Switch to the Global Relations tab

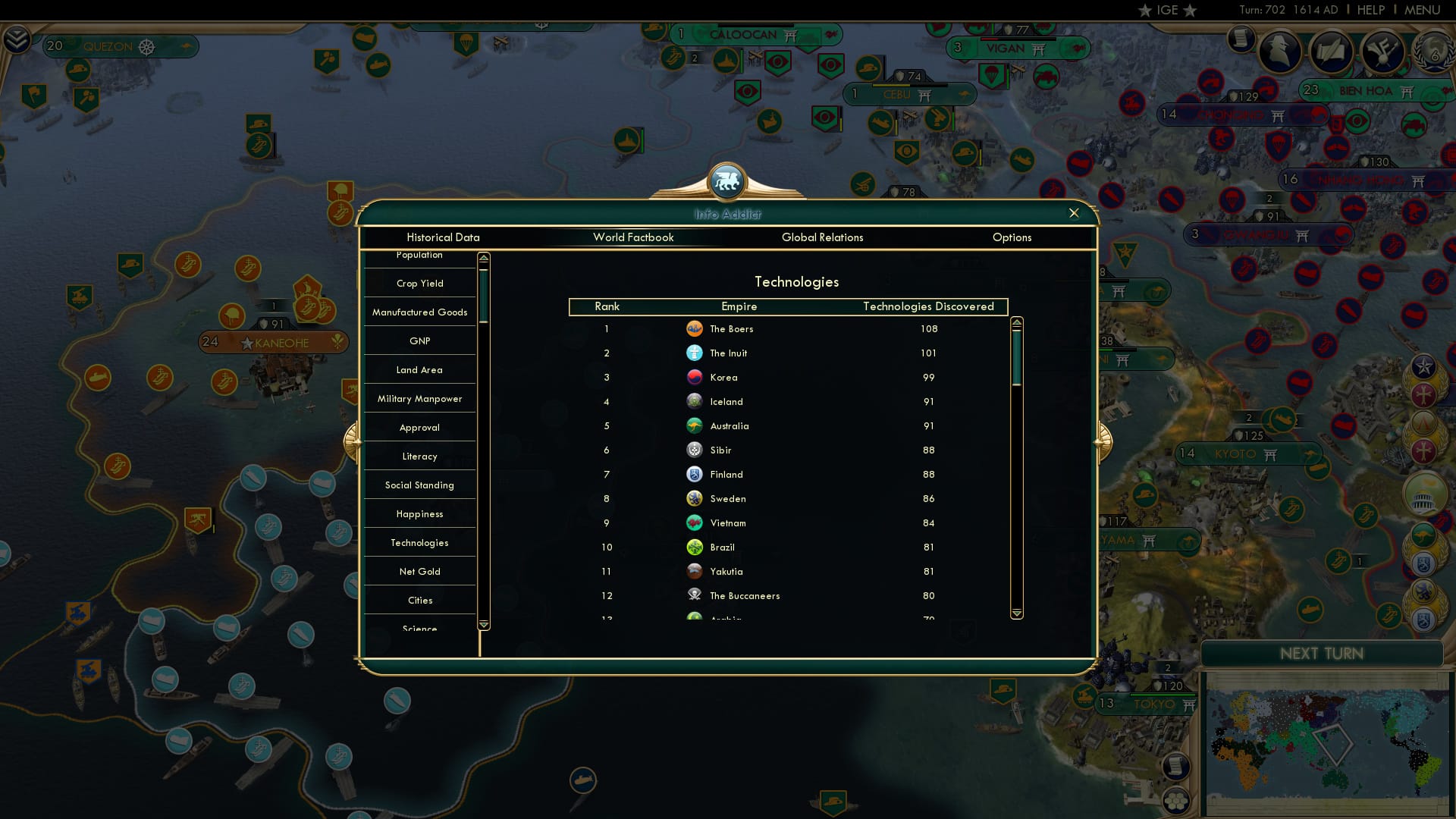pyautogui.click(x=823, y=237)
